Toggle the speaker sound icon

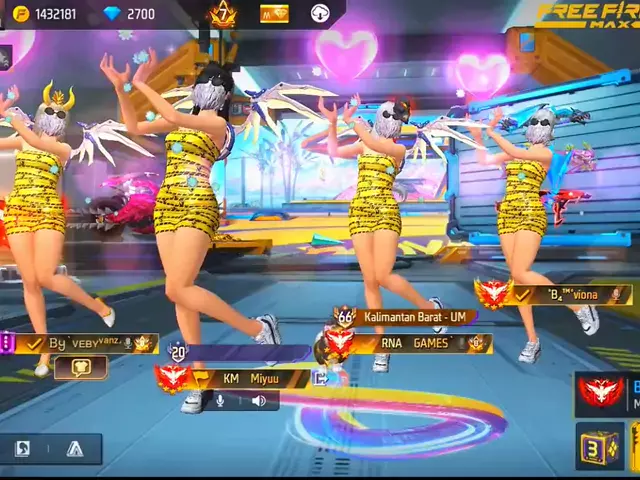click(259, 401)
